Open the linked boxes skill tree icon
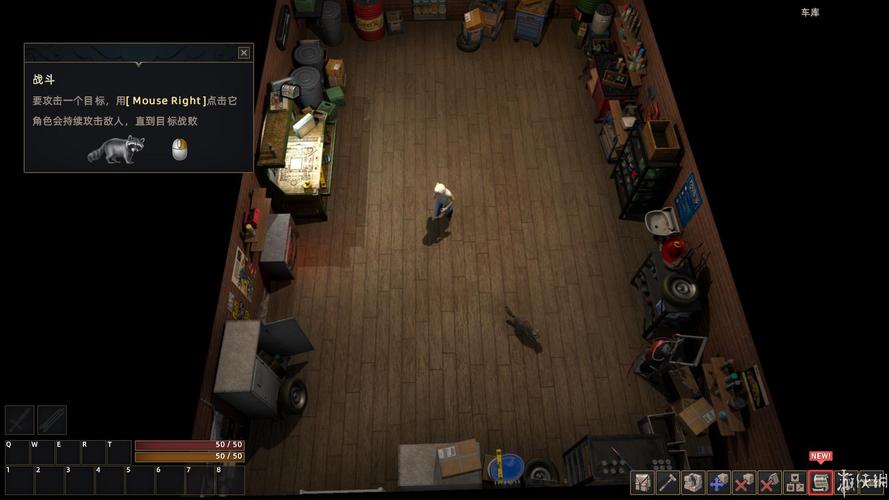Screen dimensions: 889x500 pos(795,483)
